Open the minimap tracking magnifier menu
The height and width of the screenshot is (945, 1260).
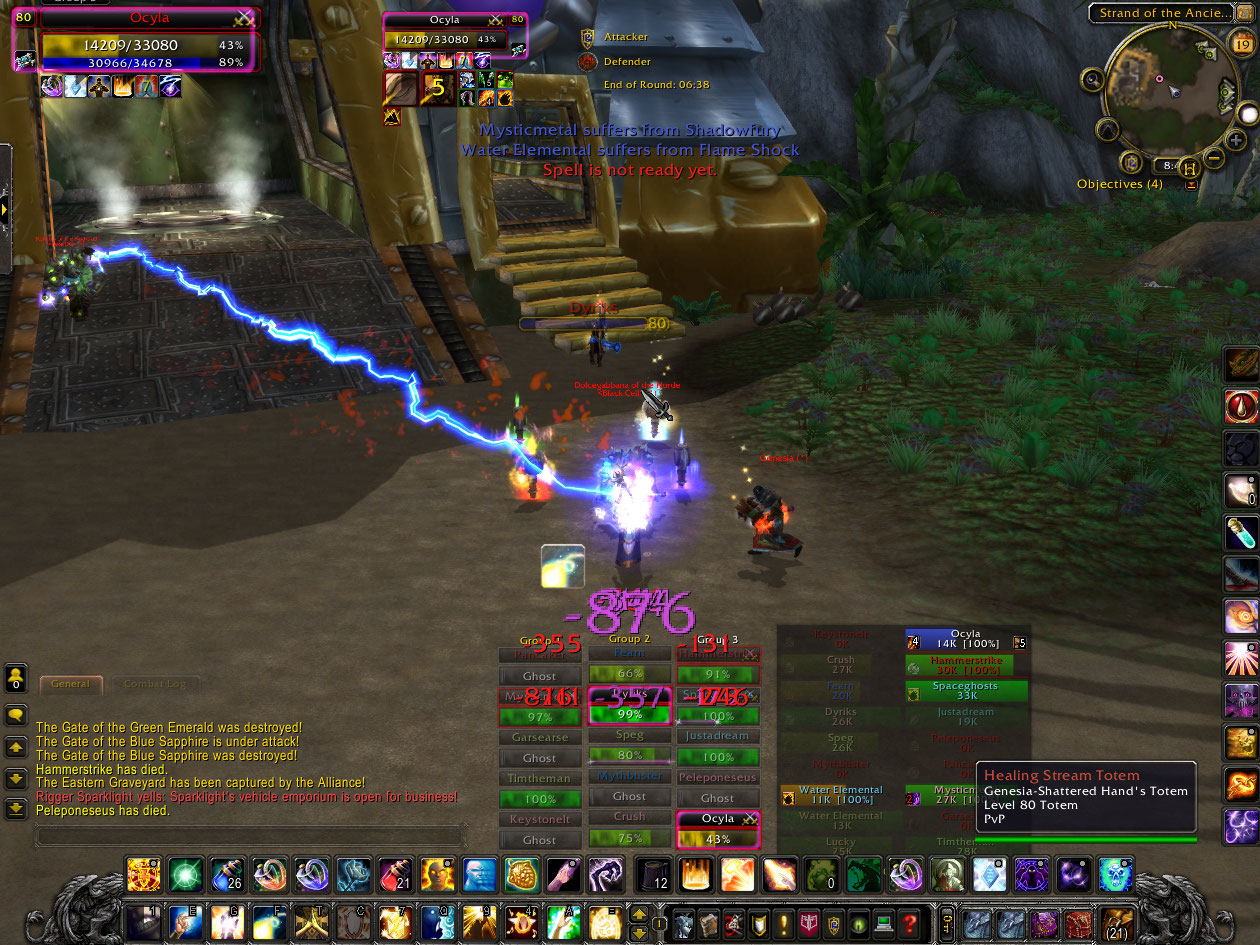[x=1092, y=78]
